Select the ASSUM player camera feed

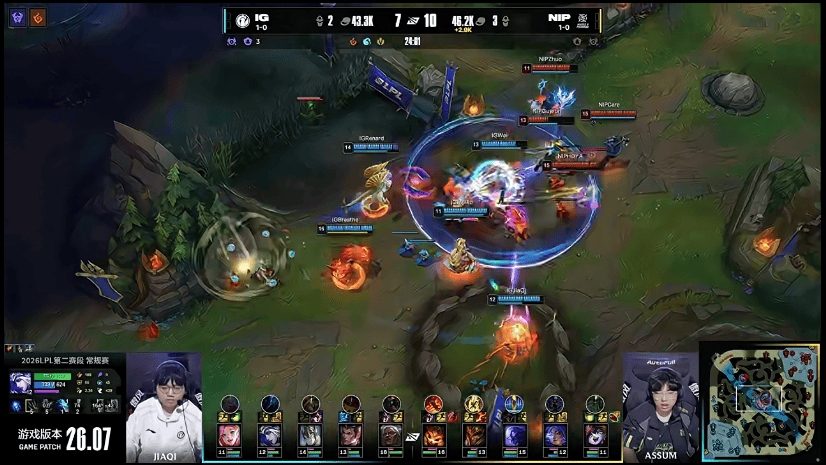click(x=661, y=407)
